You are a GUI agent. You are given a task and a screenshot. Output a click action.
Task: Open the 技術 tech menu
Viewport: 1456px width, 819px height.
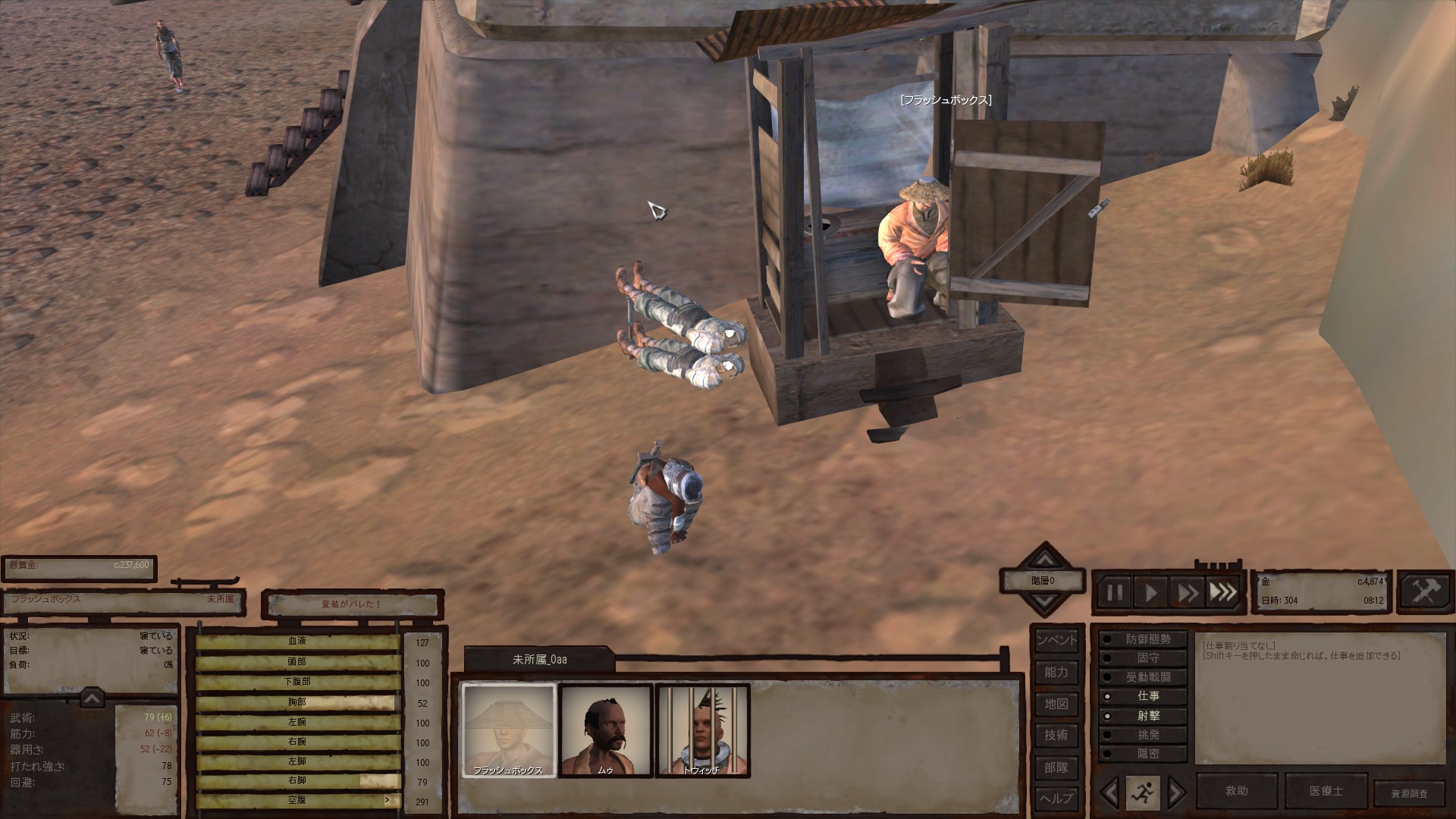pyautogui.click(x=1056, y=736)
